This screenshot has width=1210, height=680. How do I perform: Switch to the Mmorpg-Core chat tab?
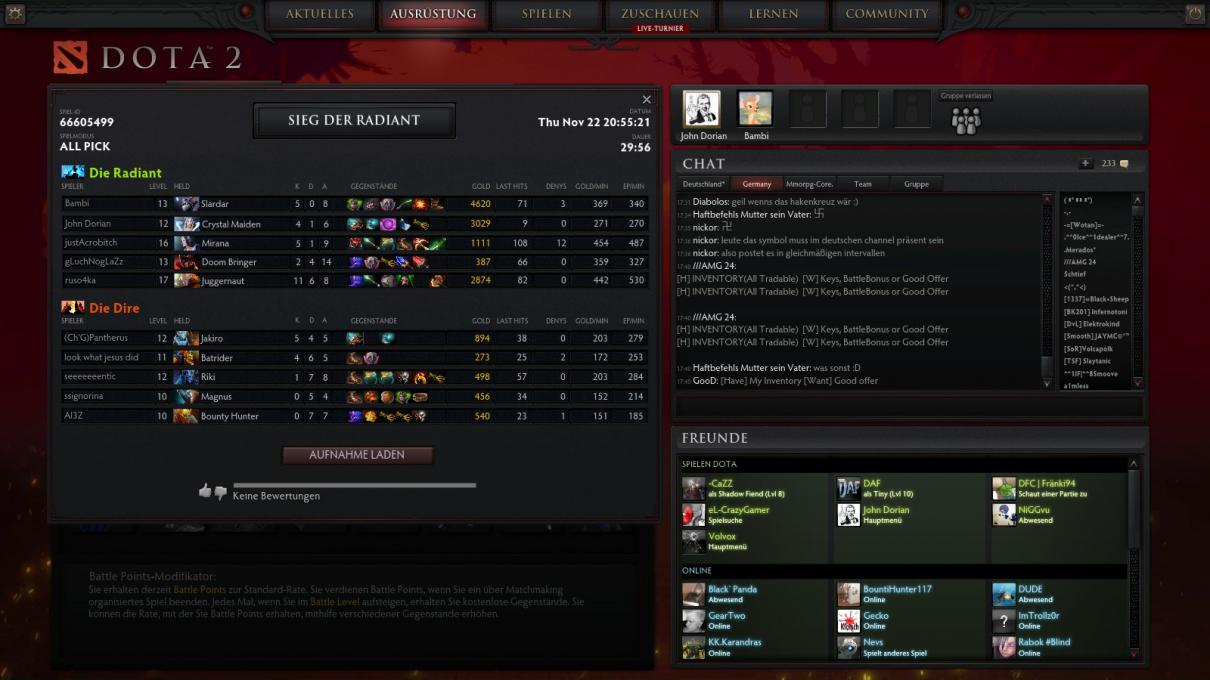click(809, 184)
